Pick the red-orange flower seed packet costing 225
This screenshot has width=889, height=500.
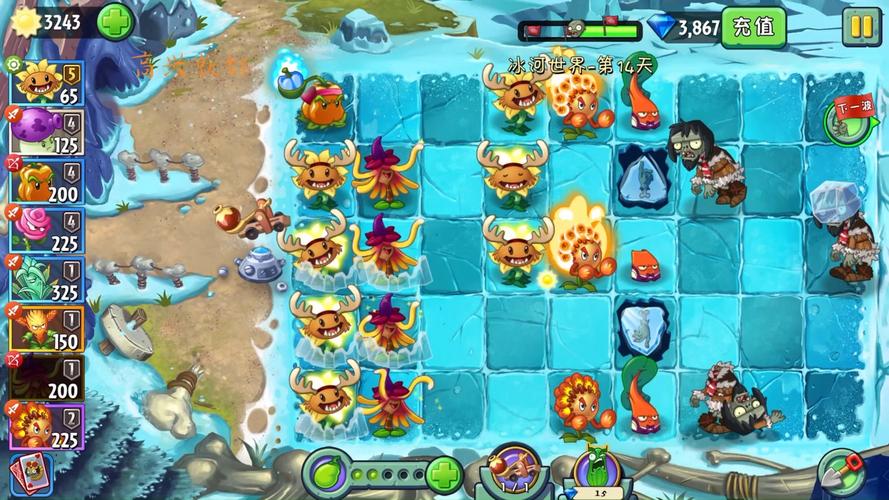(x=47, y=425)
